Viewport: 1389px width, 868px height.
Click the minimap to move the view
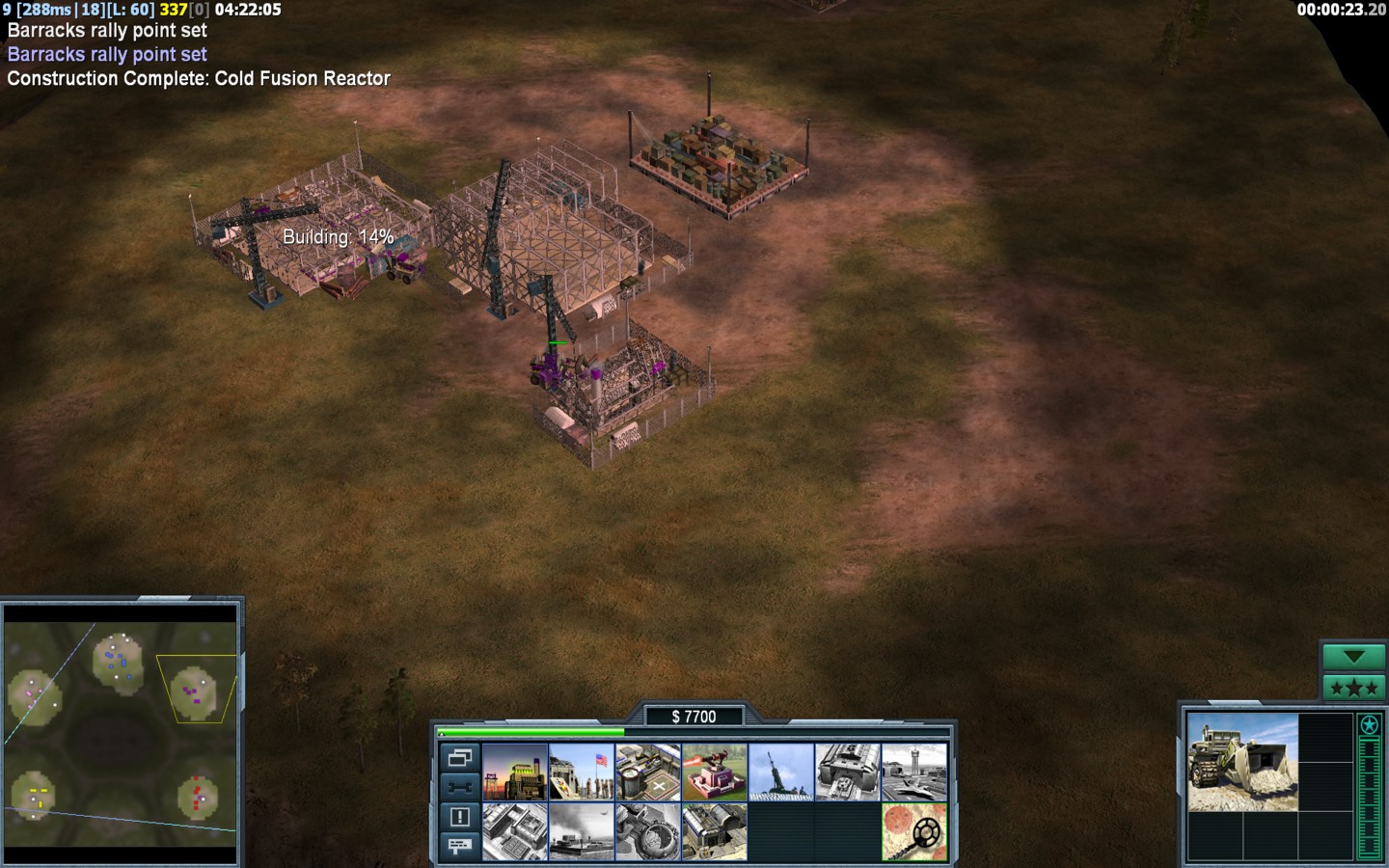[x=121, y=733]
